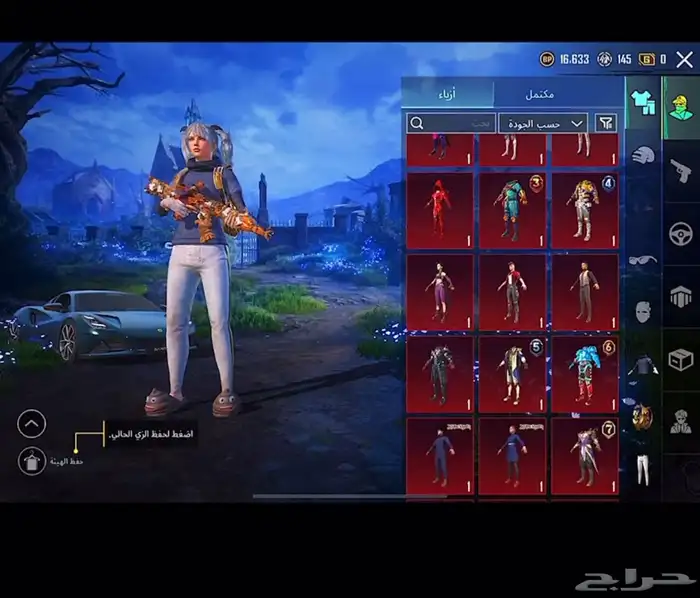Close the inventory with the X button

click(x=684, y=60)
